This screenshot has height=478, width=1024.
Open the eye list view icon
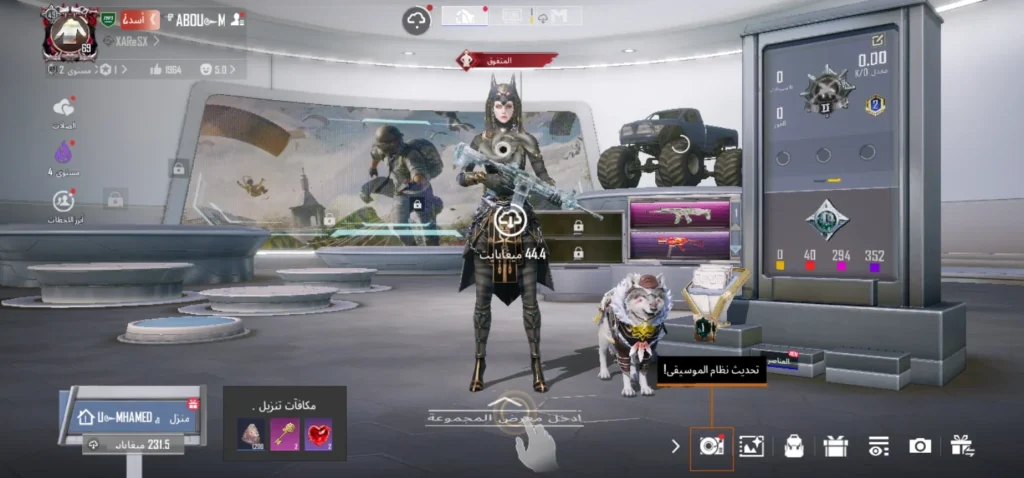point(878,446)
